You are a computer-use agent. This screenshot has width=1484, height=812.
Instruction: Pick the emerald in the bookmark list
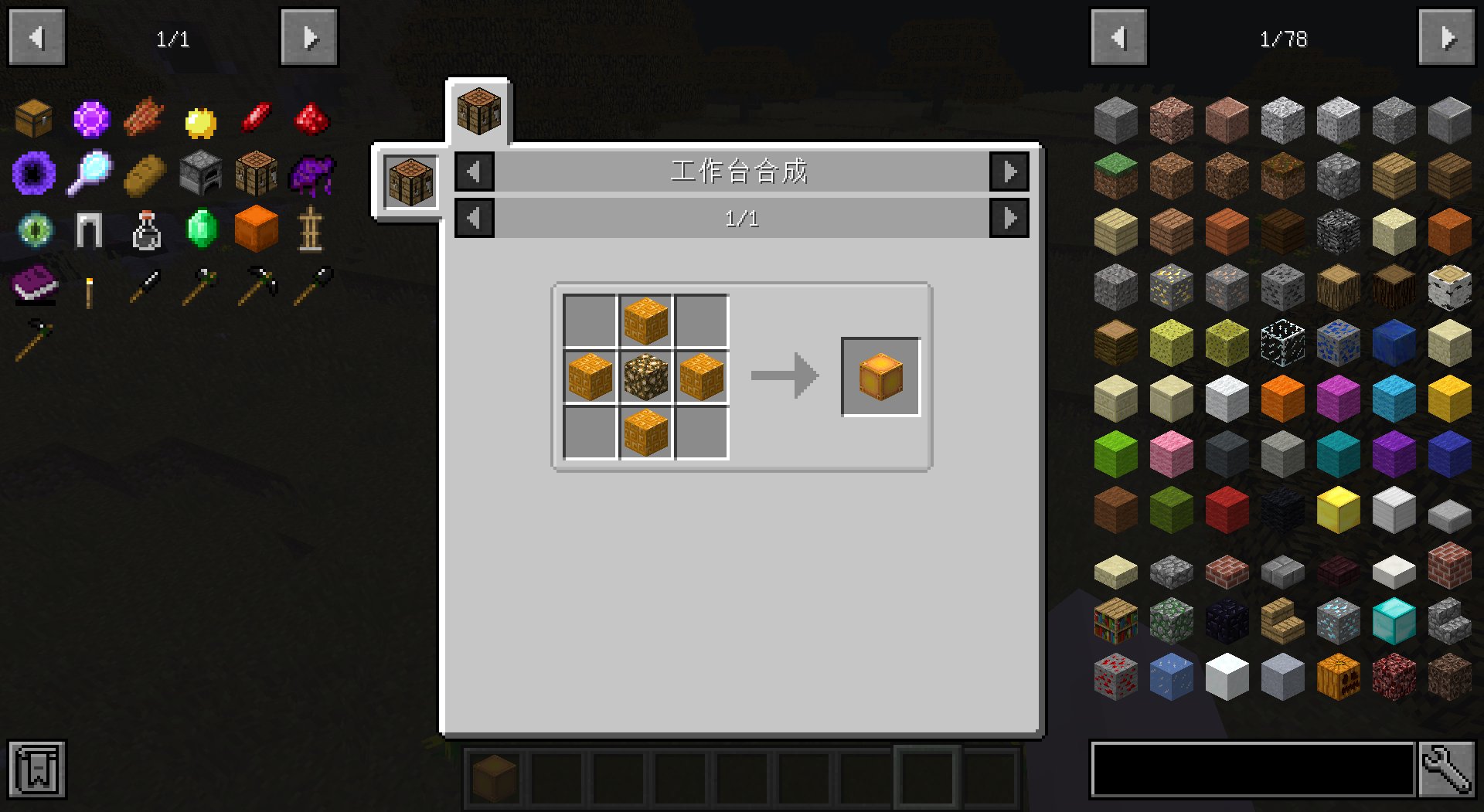202,229
